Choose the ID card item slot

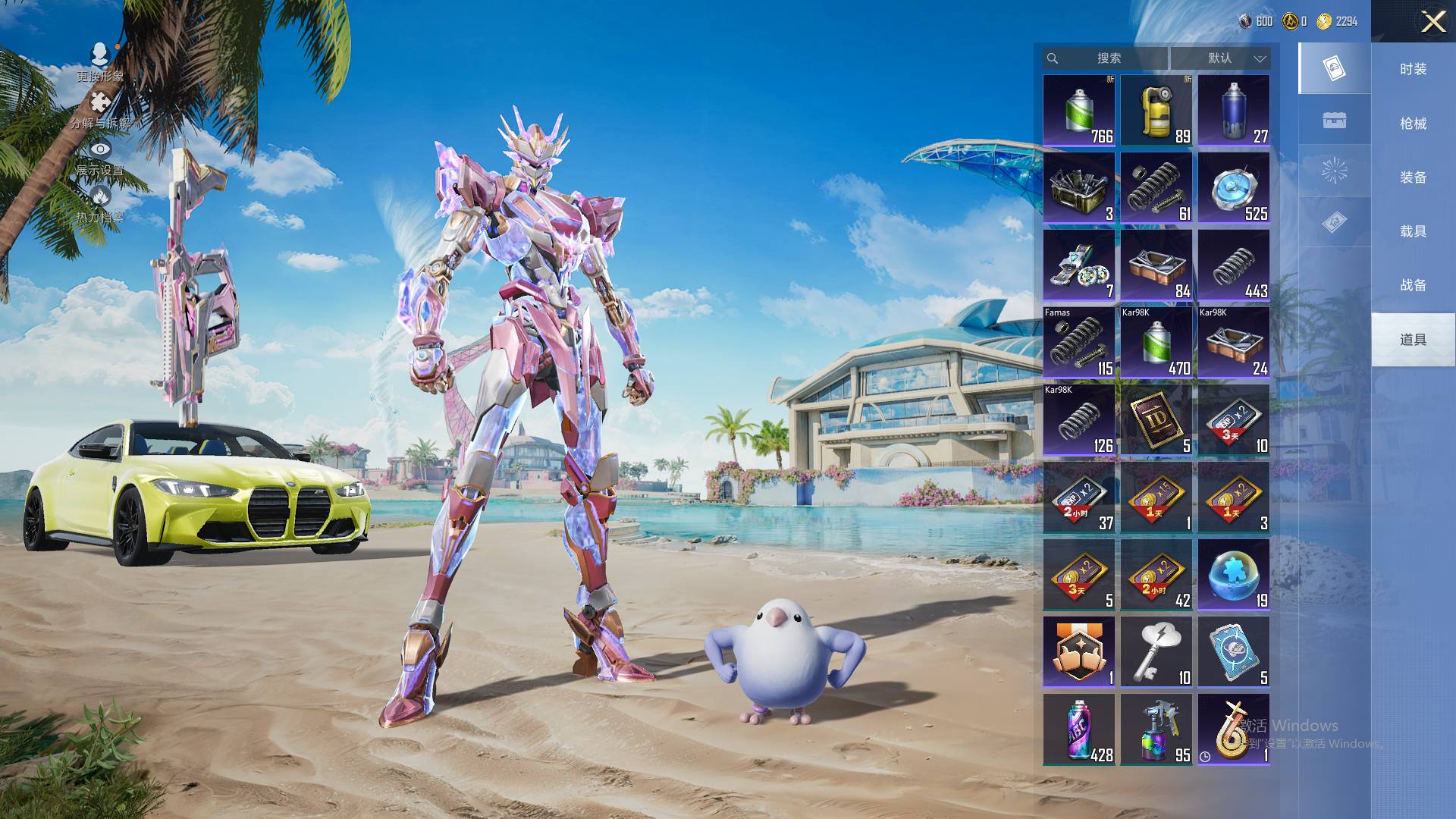click(x=1156, y=420)
